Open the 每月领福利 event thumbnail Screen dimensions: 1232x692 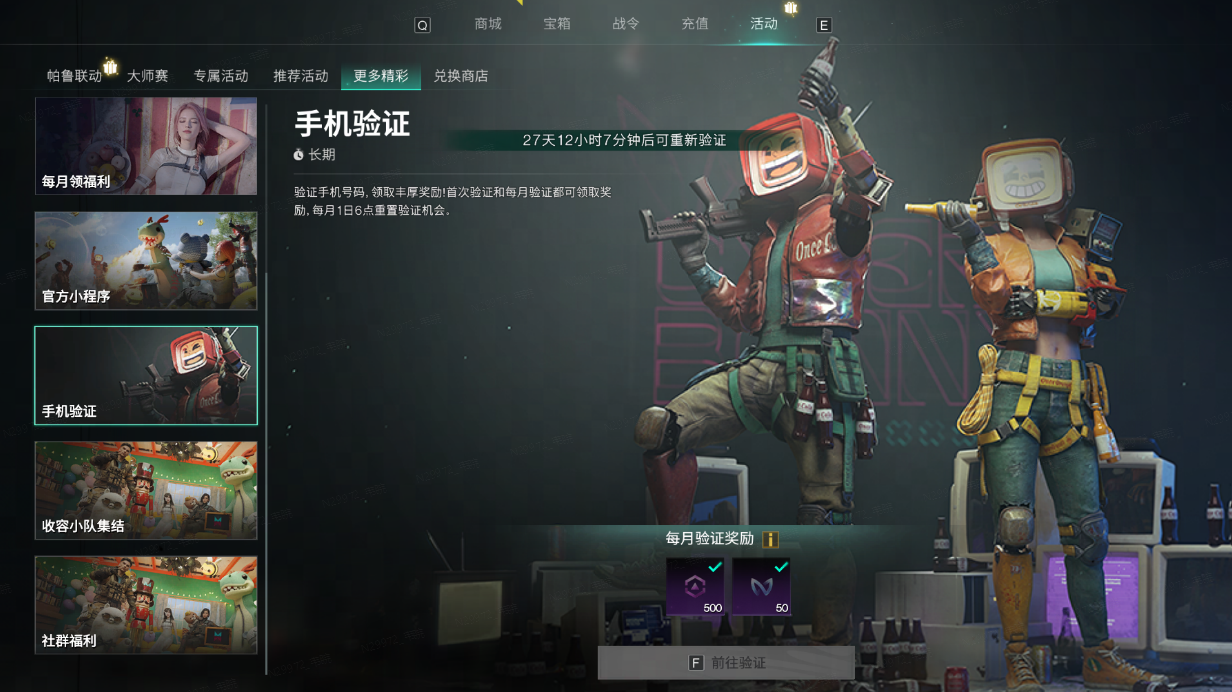146,146
